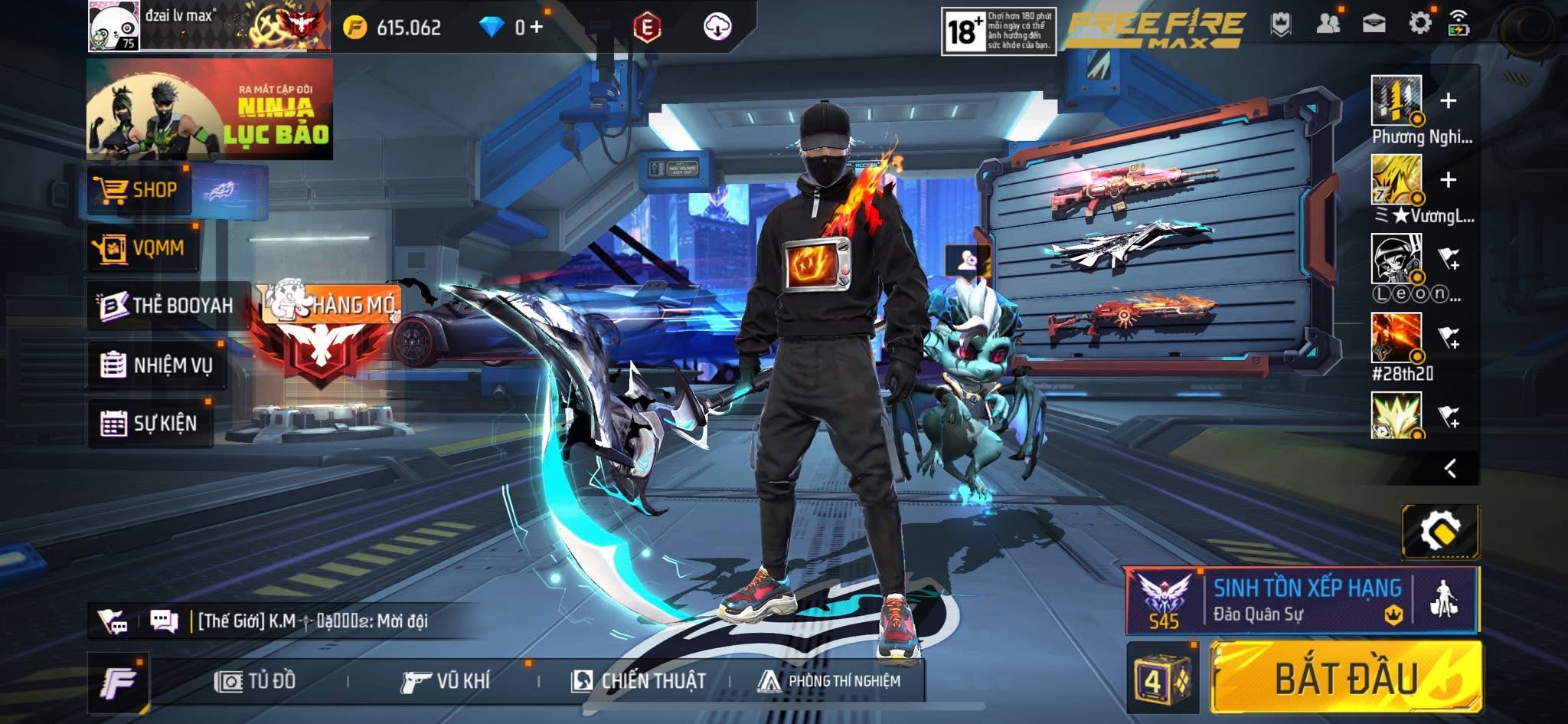The height and width of the screenshot is (724, 1568).
Task: Switch to VŨ KHÍ weapons
Action: pos(445,680)
